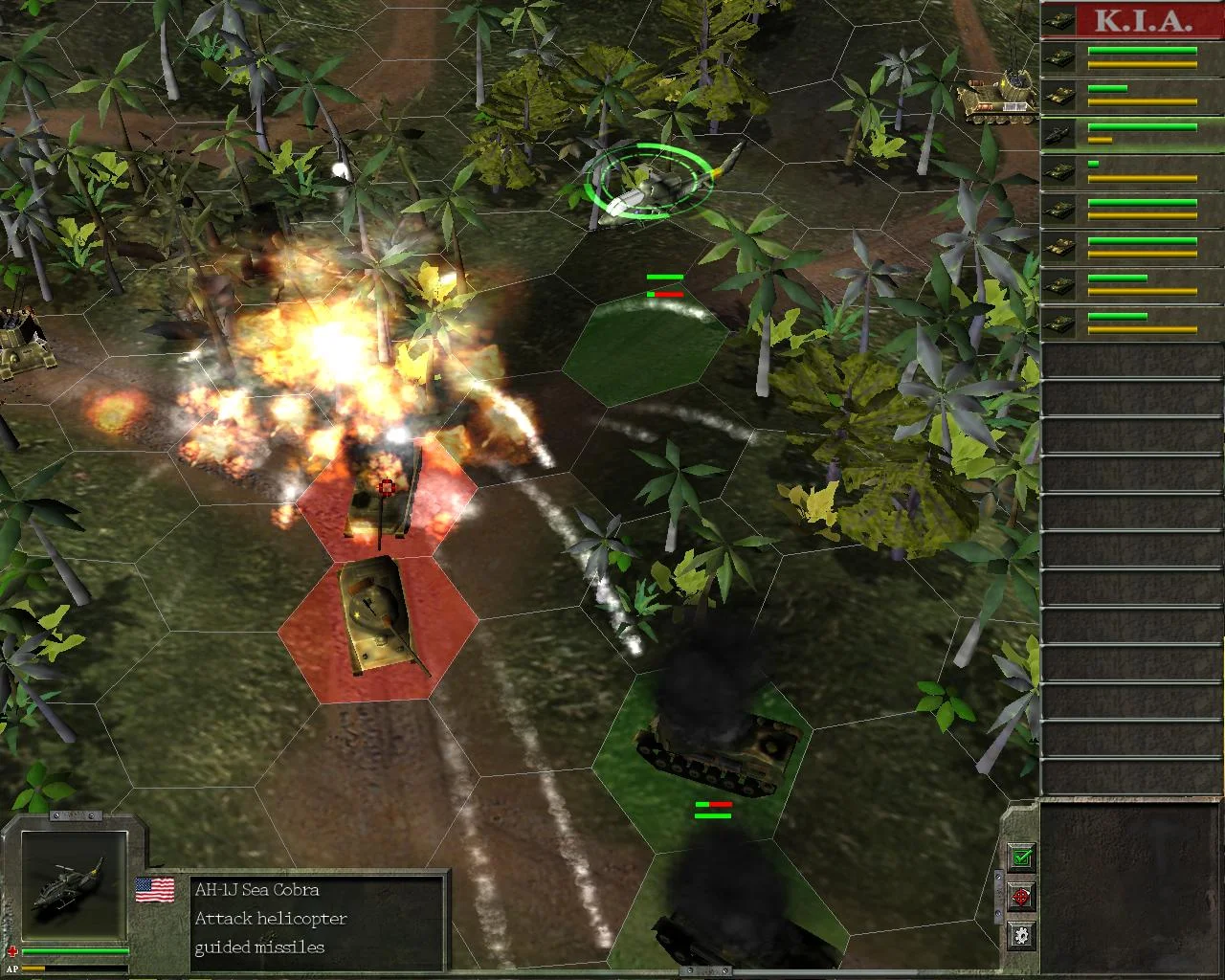Click the AH-1J Sea Cobra portrait thumbnail
The width and height of the screenshot is (1225, 980).
pos(75,884)
